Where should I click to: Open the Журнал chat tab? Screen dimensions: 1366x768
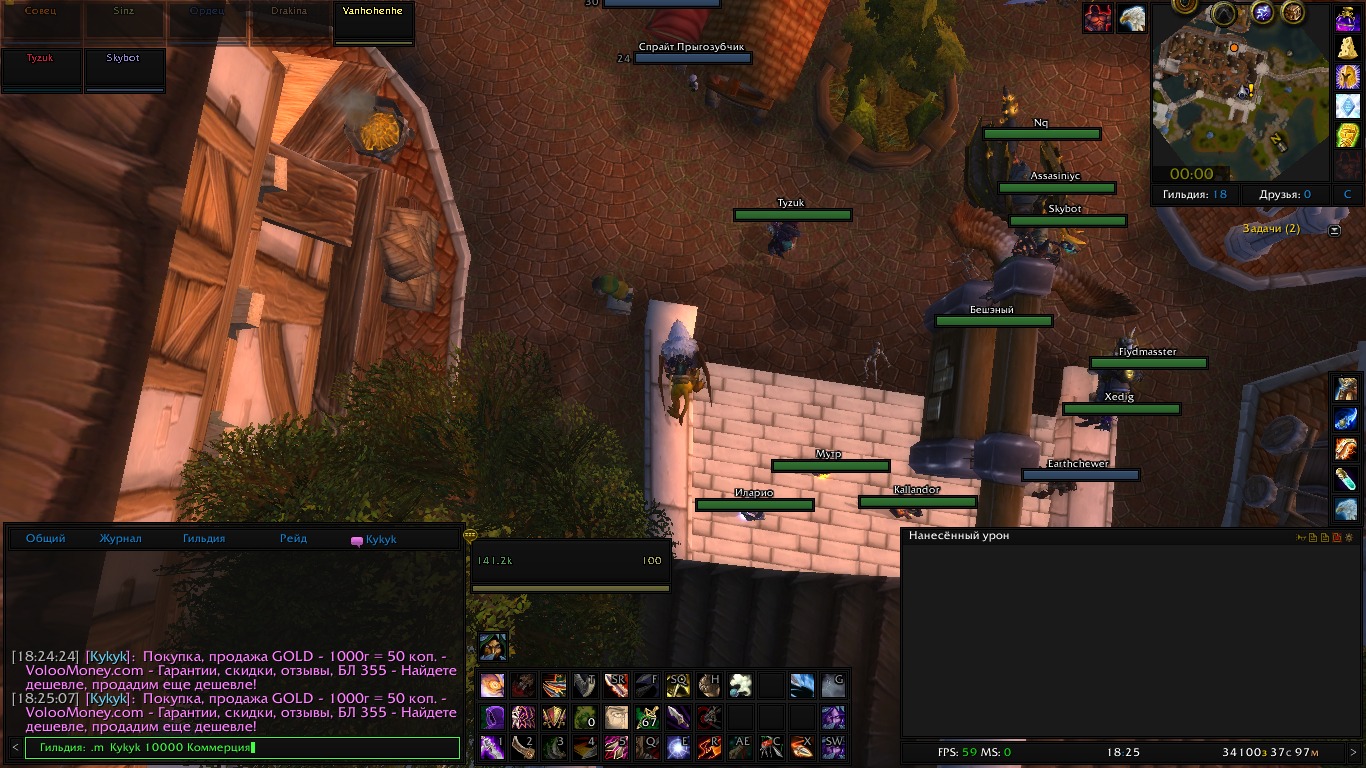[x=120, y=539]
